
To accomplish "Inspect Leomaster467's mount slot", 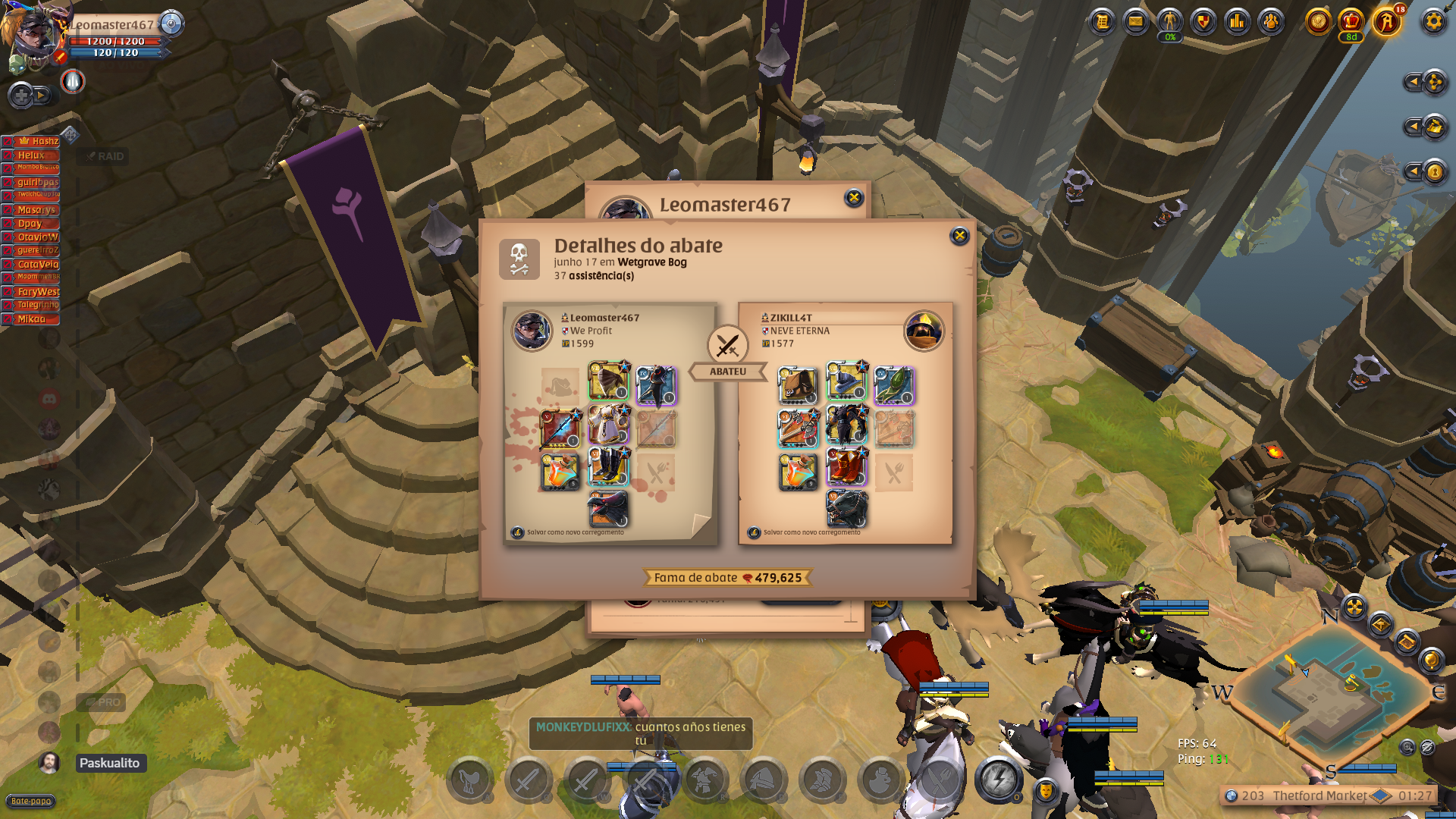I will (x=608, y=509).
